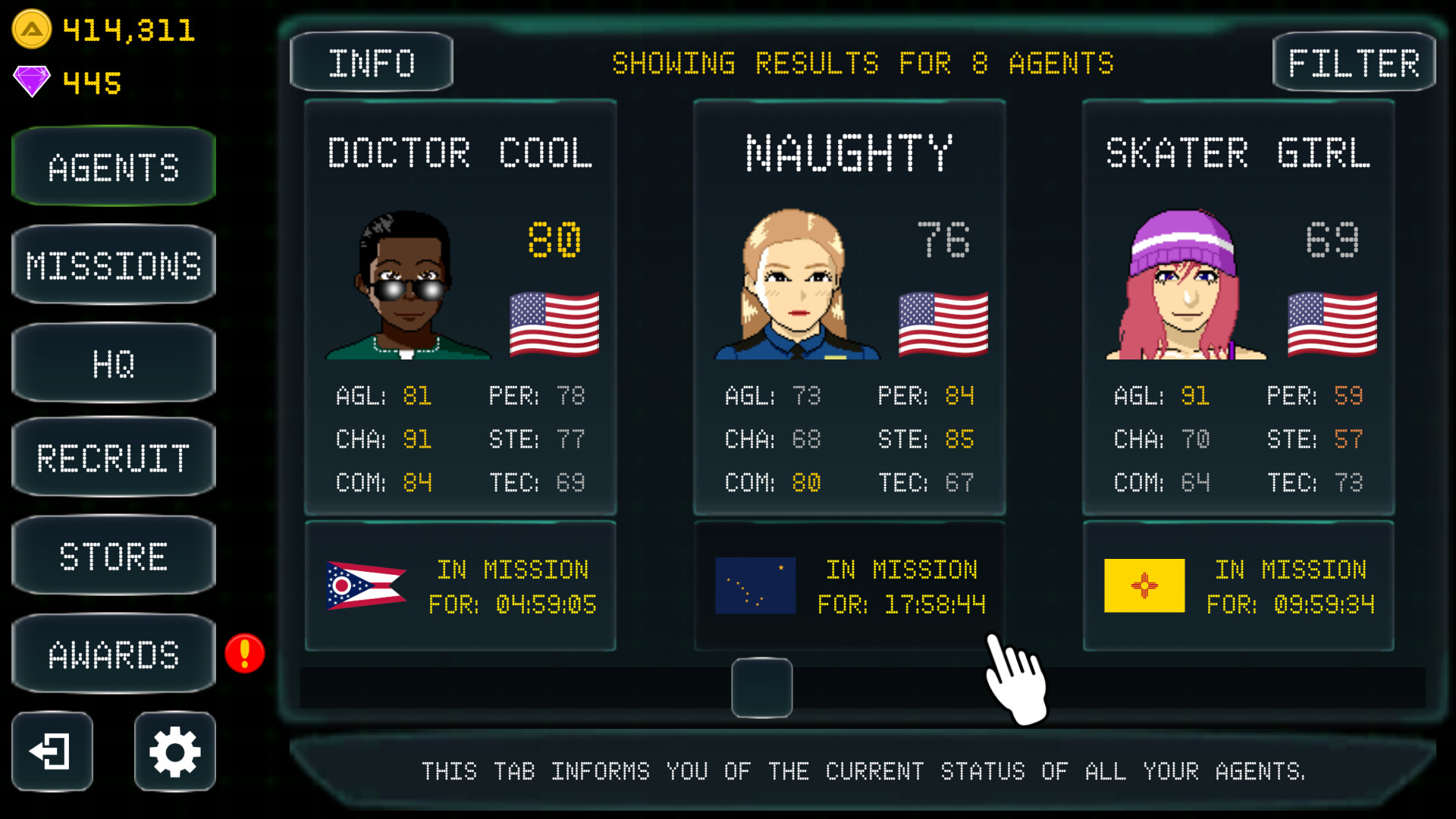Screen dimensions: 1456x819
Task: Click the exit/logout icon
Action: pos(52,752)
